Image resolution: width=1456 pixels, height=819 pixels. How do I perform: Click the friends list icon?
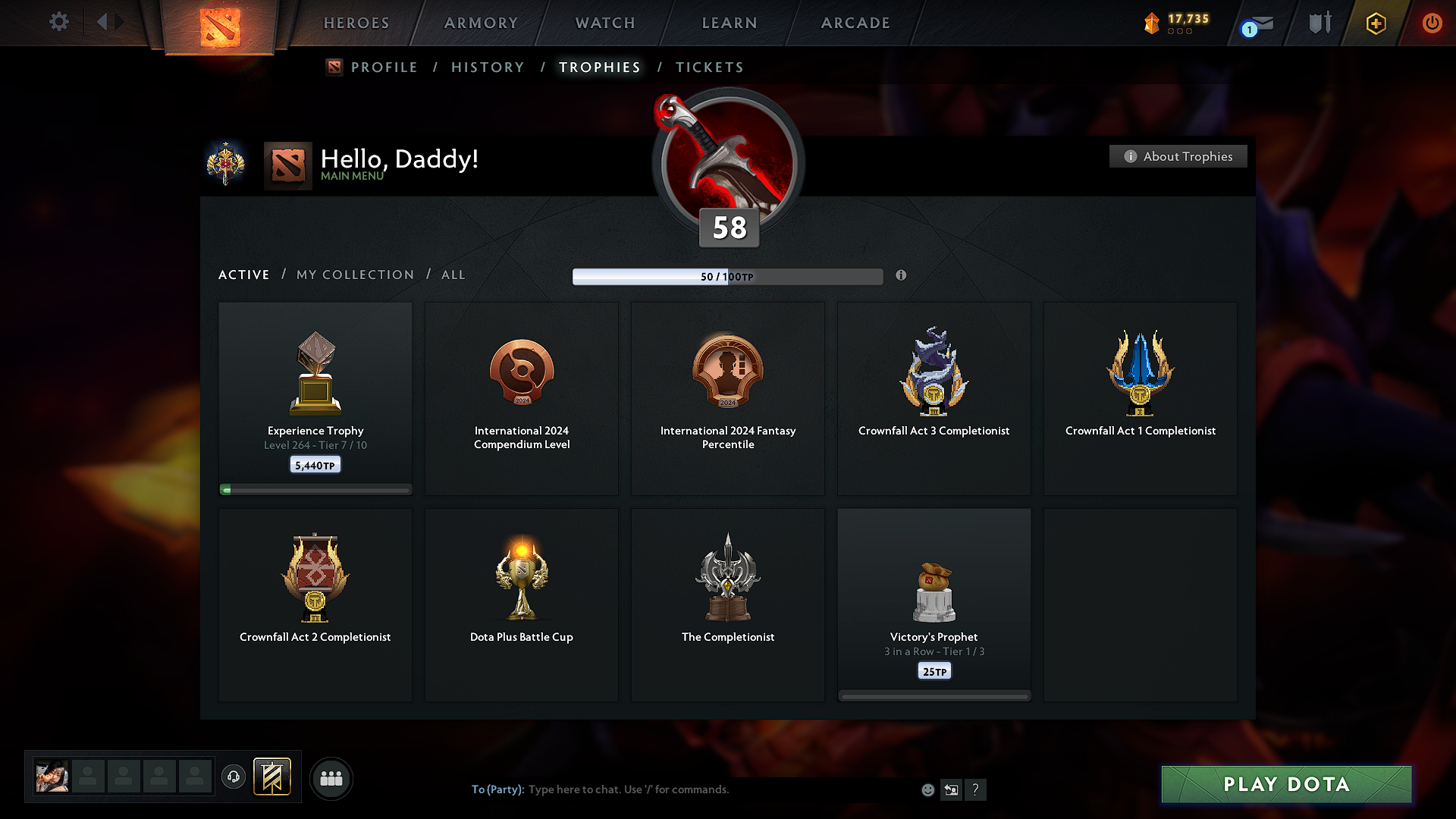click(x=331, y=777)
